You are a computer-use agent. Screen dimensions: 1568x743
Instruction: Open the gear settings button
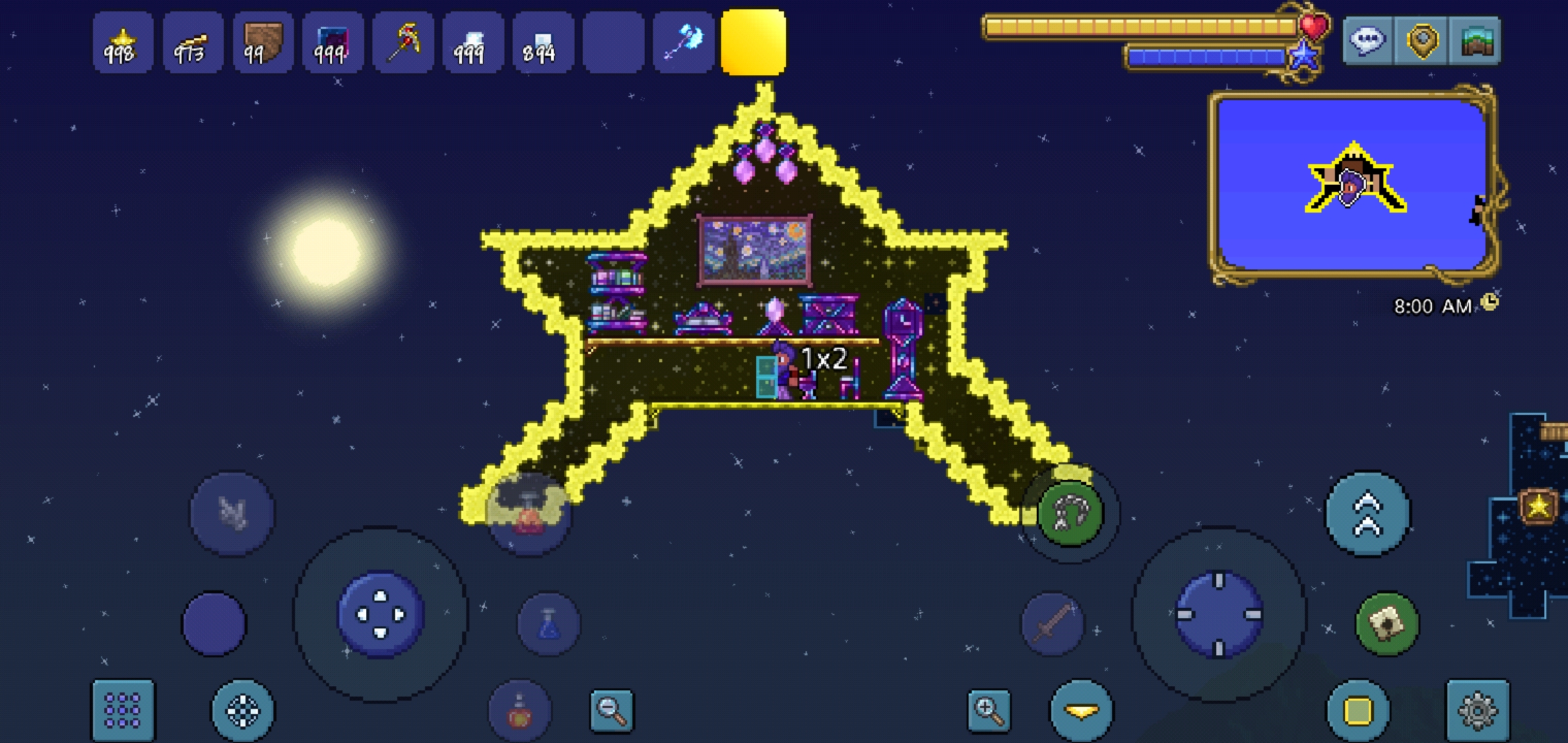click(1477, 711)
